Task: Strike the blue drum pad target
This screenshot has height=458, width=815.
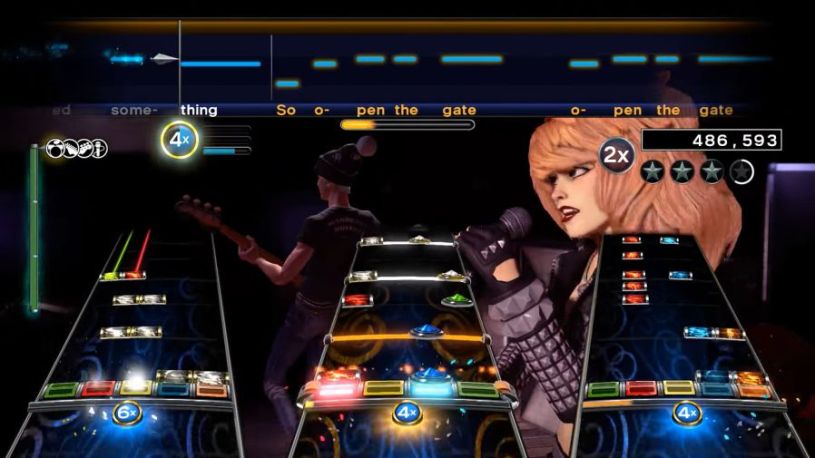Action: pyautogui.click(x=430, y=389)
